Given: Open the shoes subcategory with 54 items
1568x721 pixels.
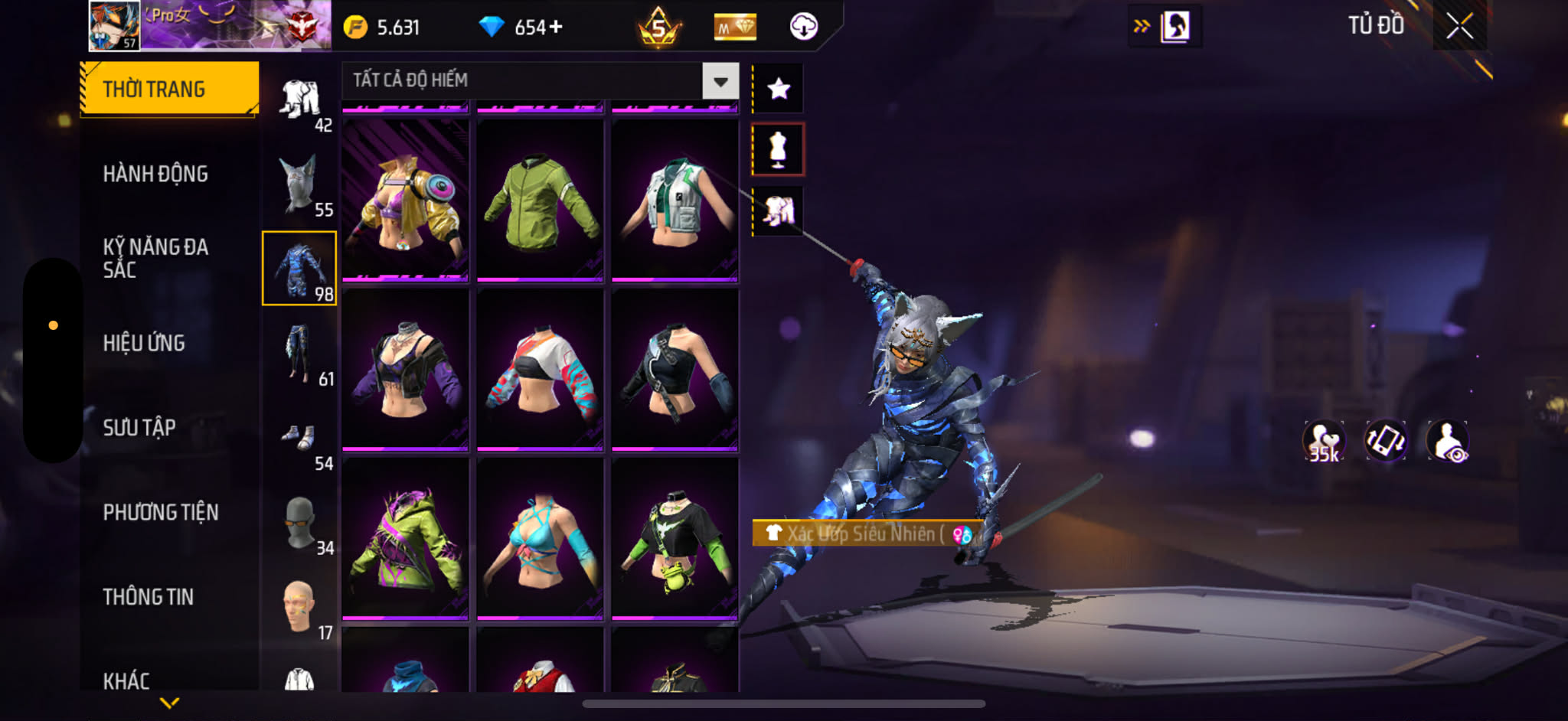Looking at the screenshot, I should pos(299,439).
